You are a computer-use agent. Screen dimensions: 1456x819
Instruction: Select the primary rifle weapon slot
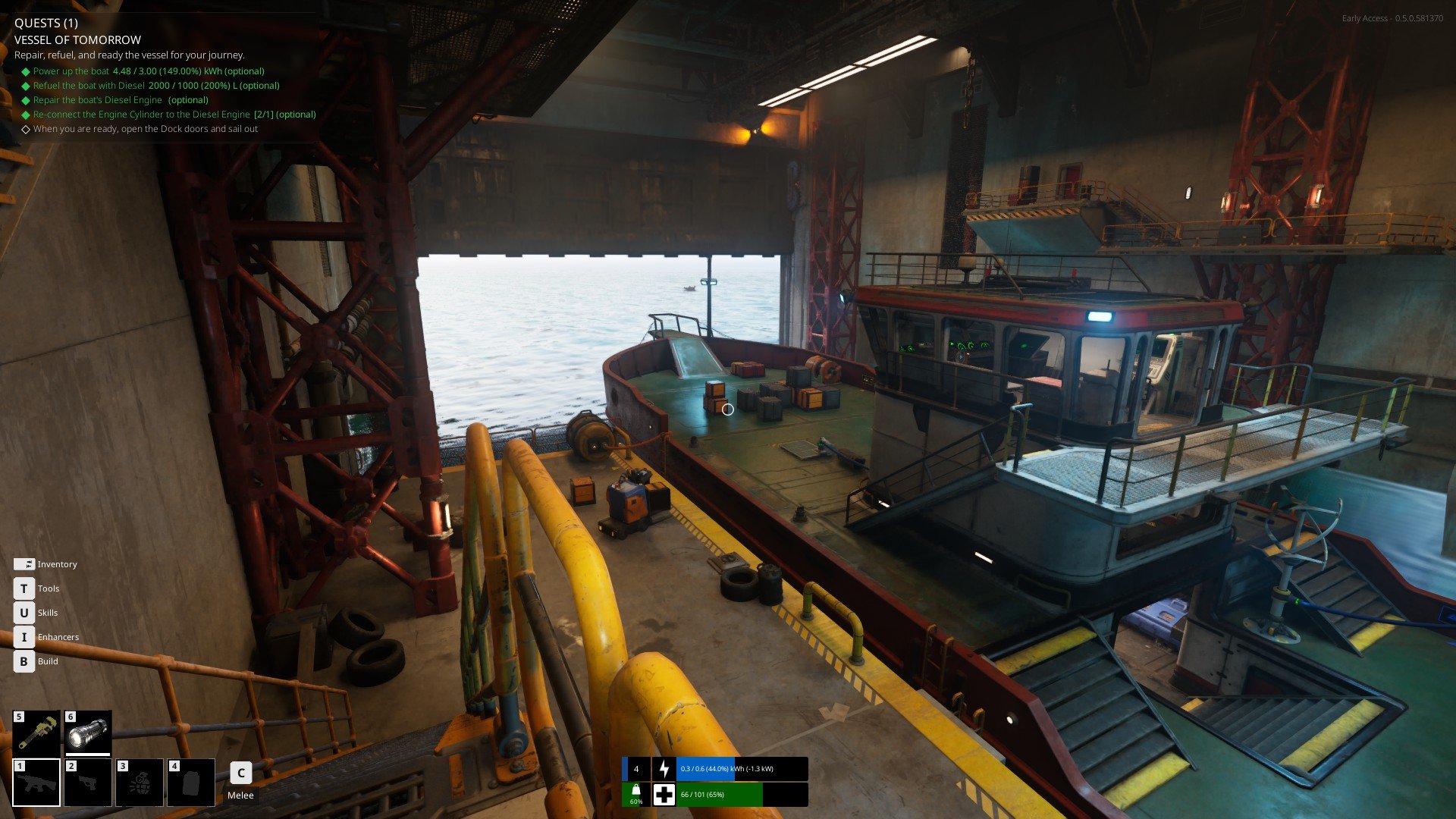coord(36,782)
